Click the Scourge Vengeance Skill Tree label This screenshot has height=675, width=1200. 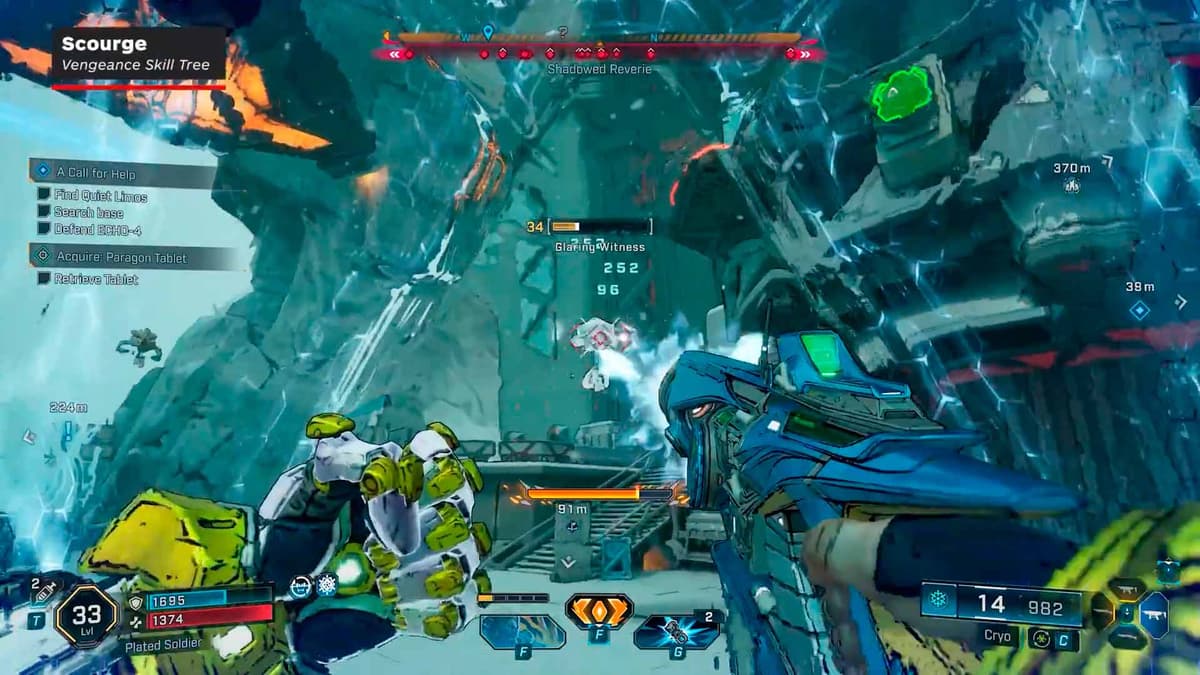point(137,54)
